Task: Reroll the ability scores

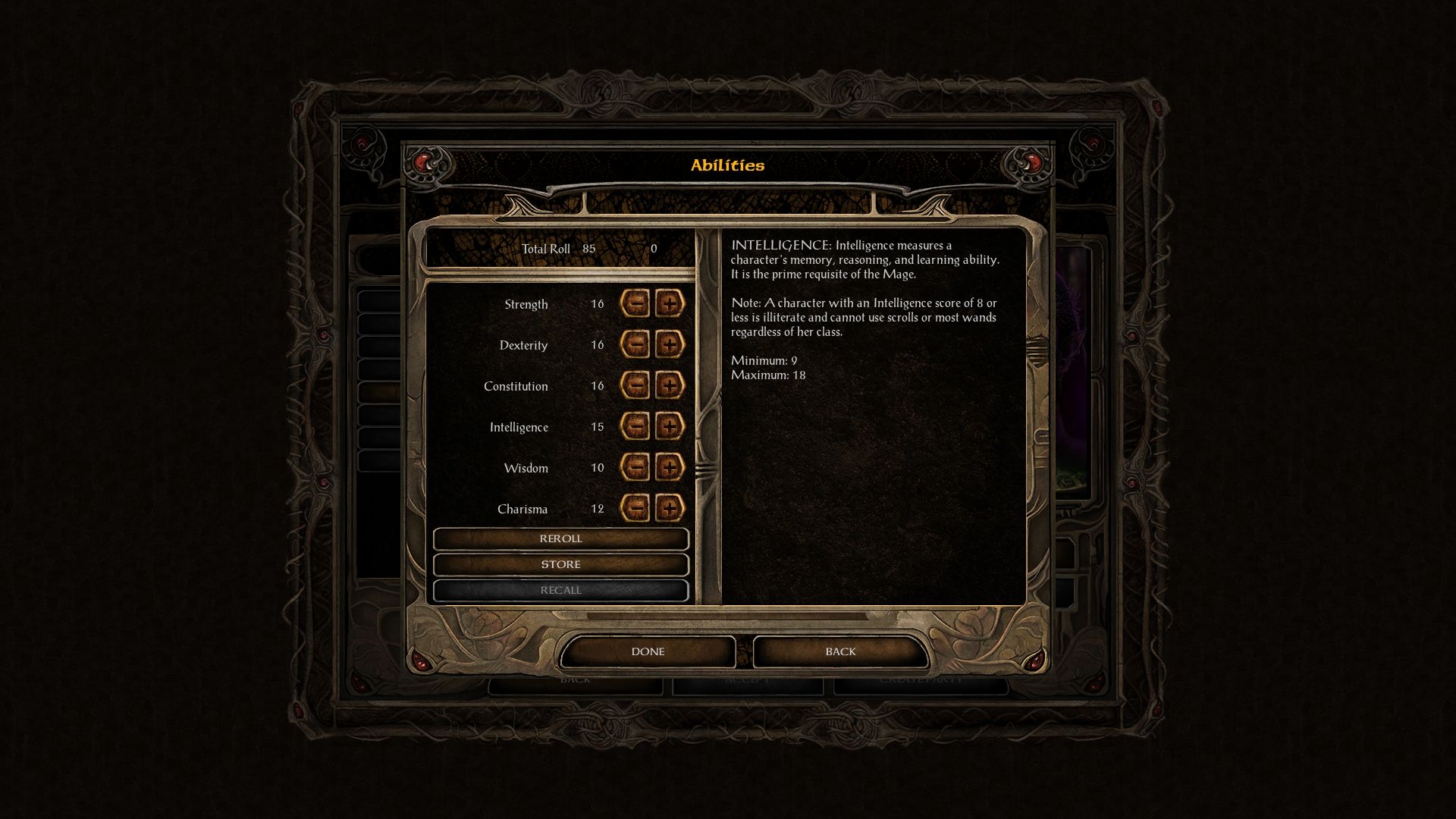Action: point(560,539)
